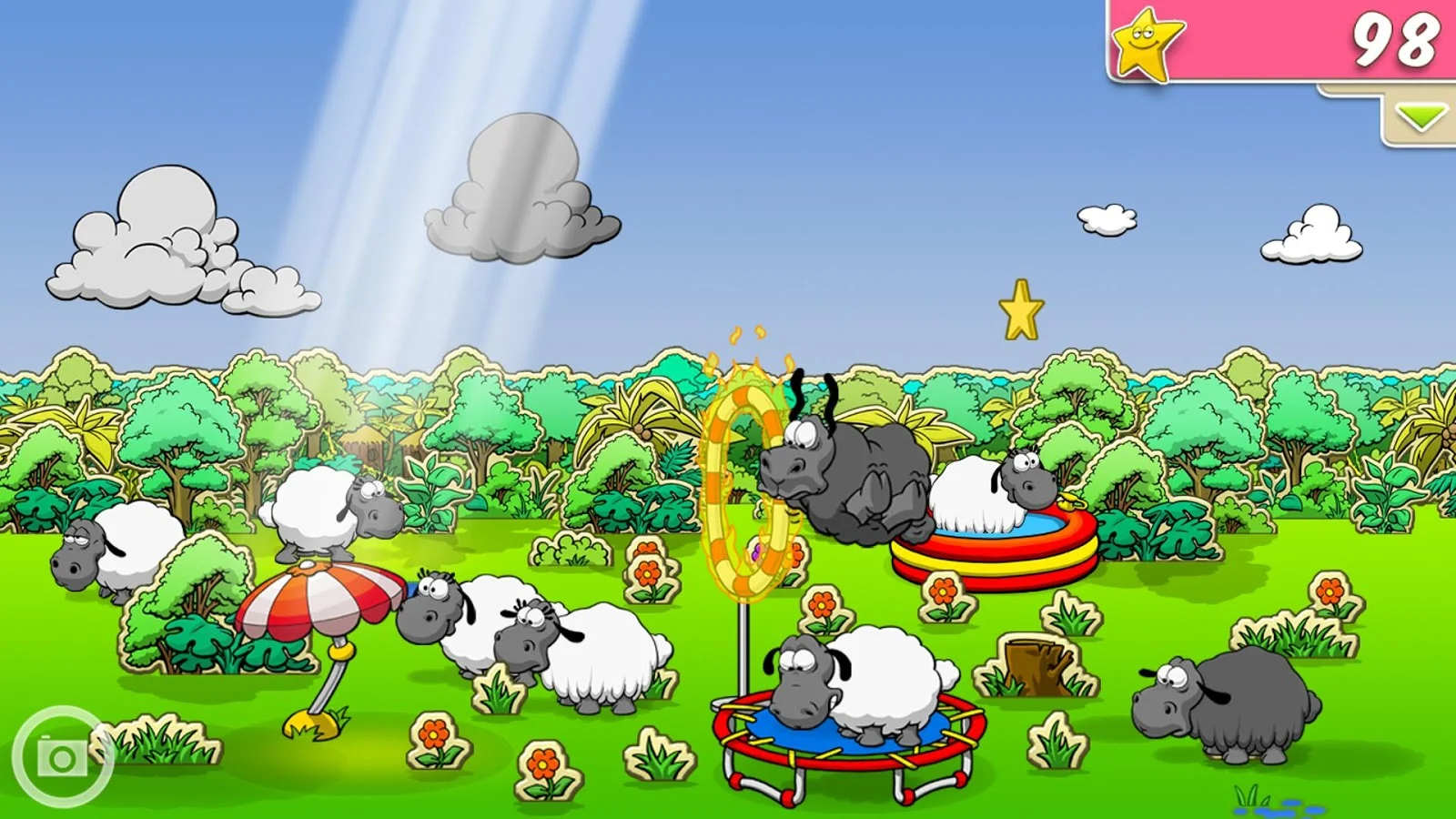Open the green arrow panel below the star counter

[x=1421, y=116]
